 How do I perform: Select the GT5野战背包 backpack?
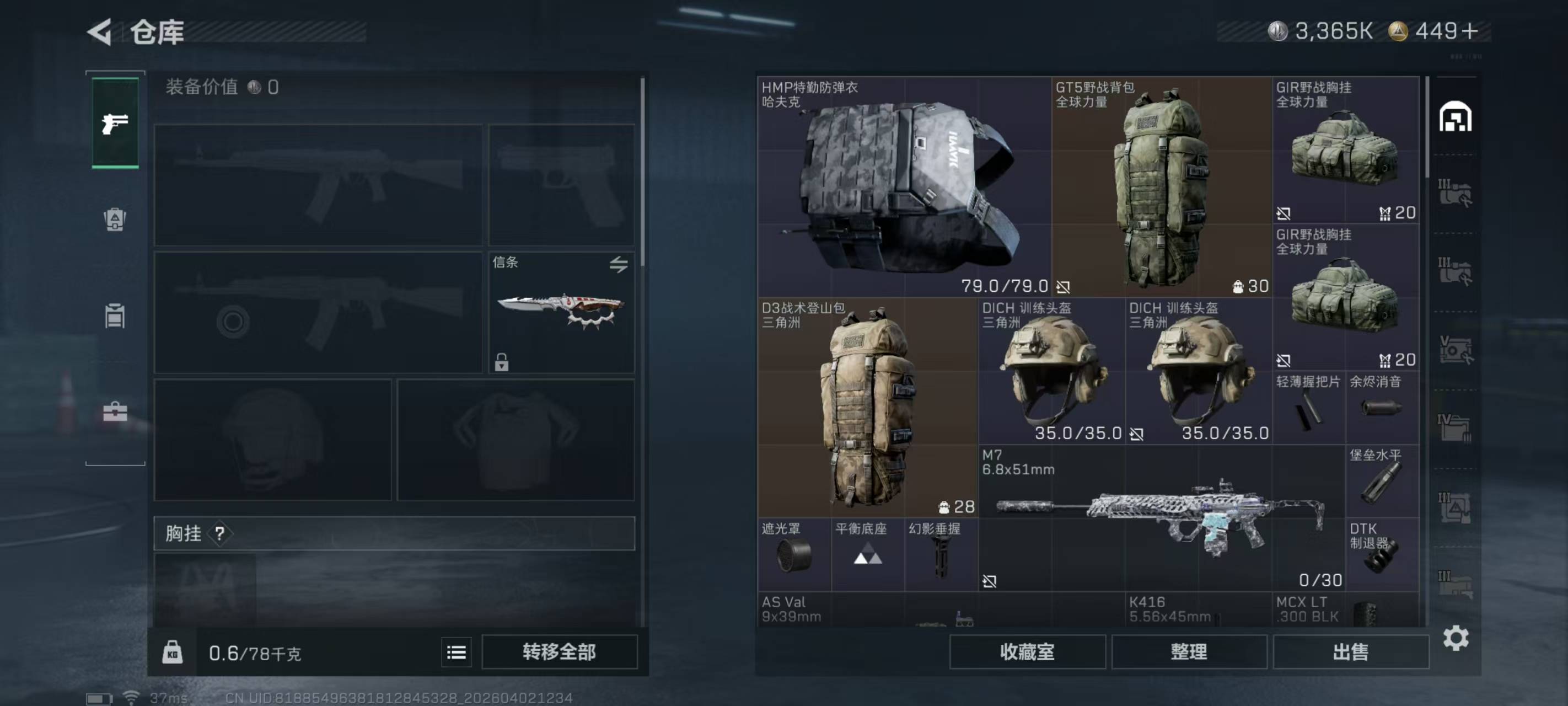1161,186
